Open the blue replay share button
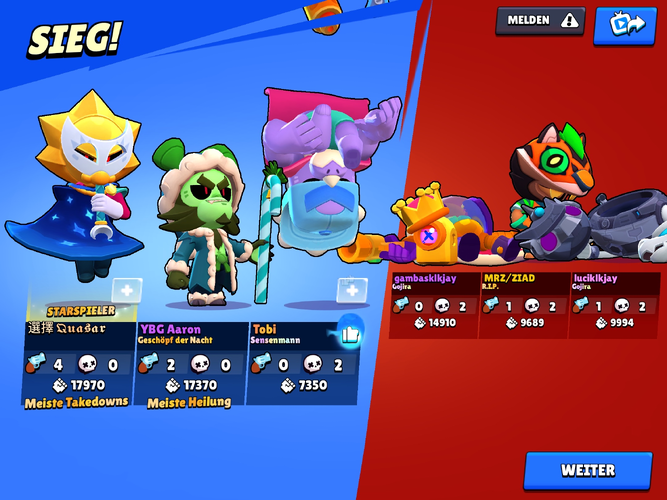The width and height of the screenshot is (667, 500). click(x=624, y=24)
